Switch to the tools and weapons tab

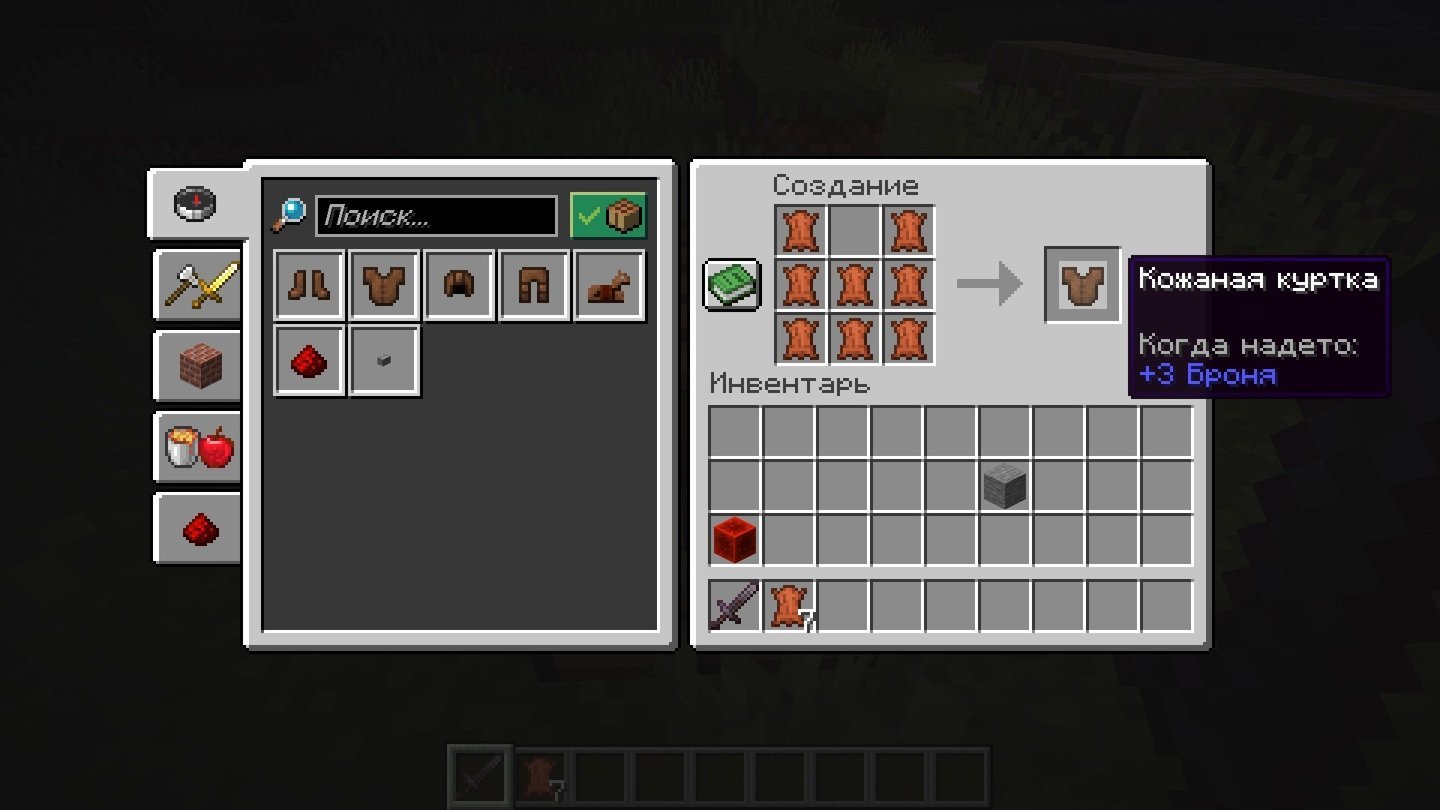point(199,286)
